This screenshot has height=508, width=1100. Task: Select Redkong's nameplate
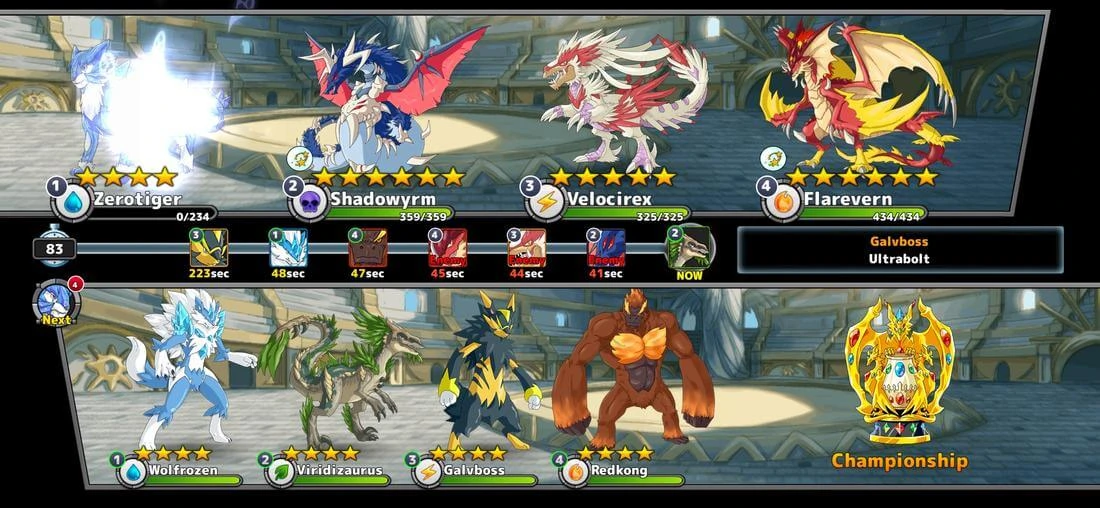click(x=622, y=471)
